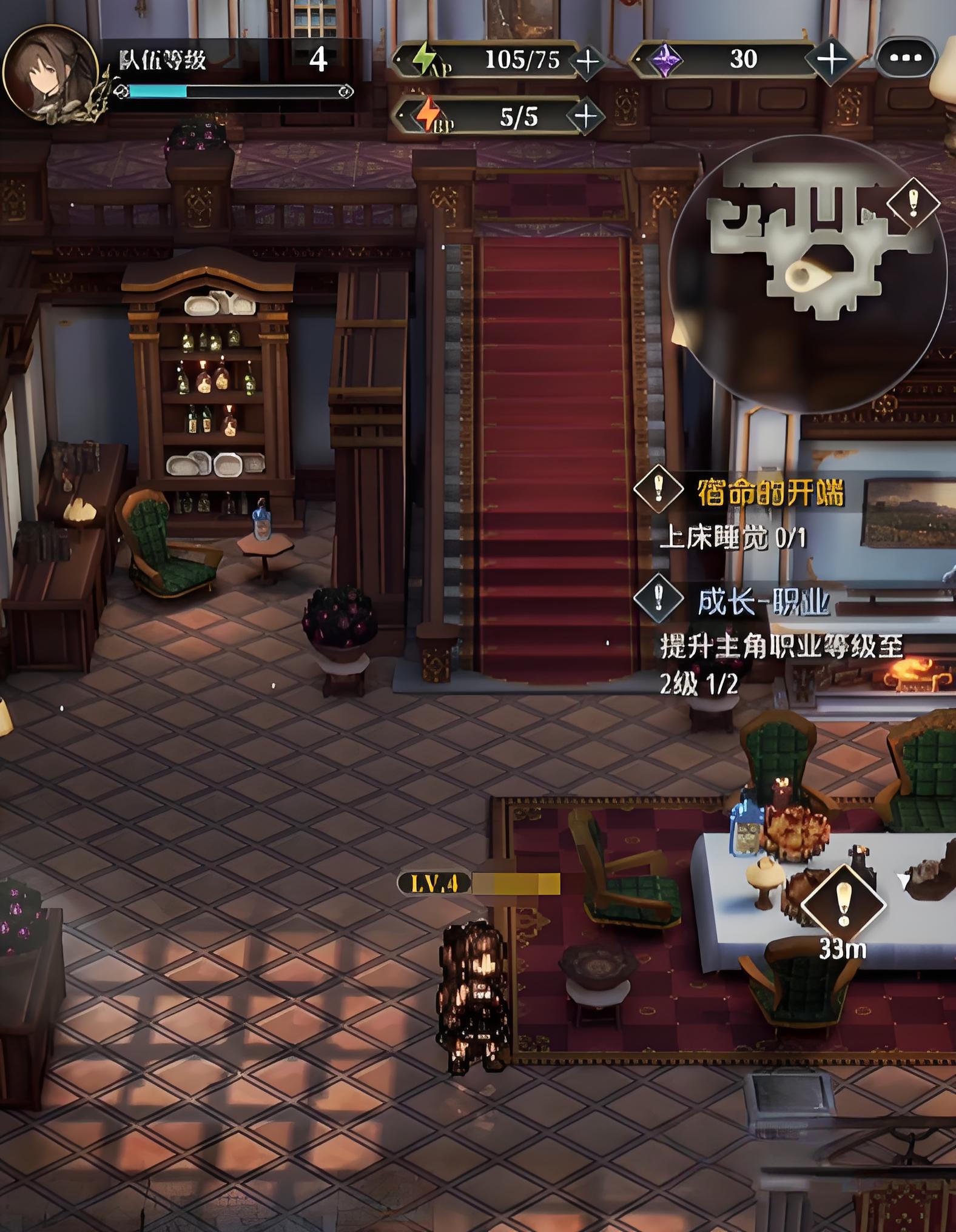Tap the 33m quest waypoint marker

(x=843, y=906)
